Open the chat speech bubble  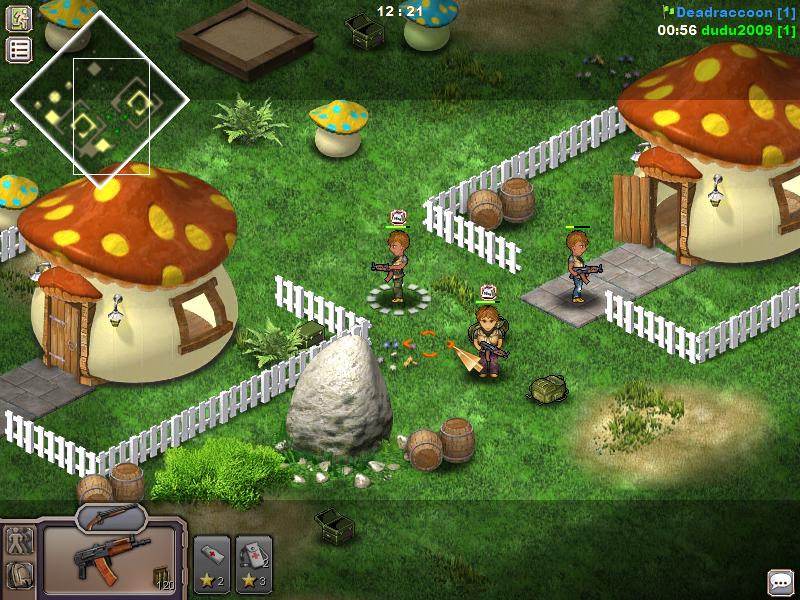tap(780, 581)
